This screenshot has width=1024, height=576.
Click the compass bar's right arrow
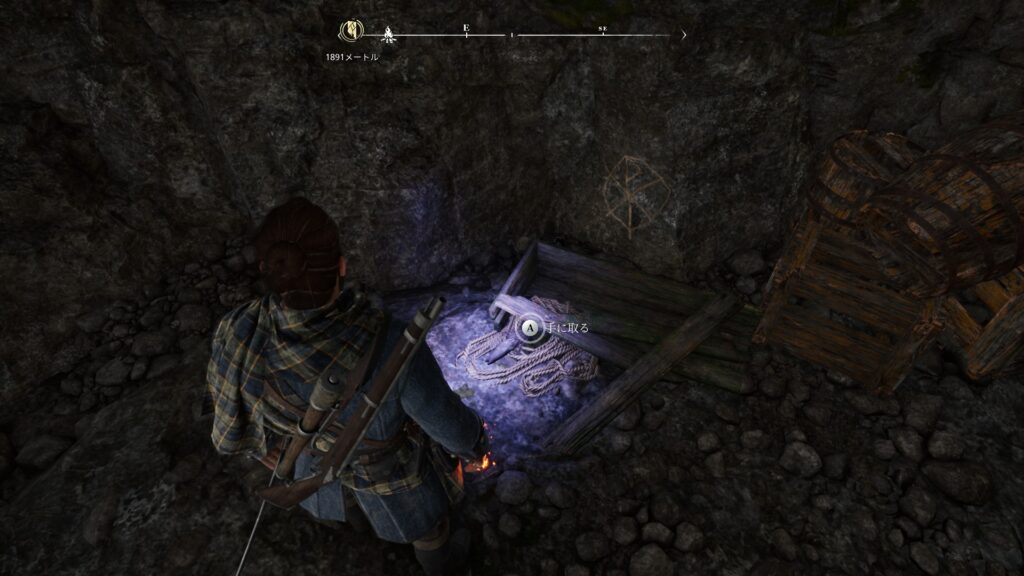tap(684, 35)
